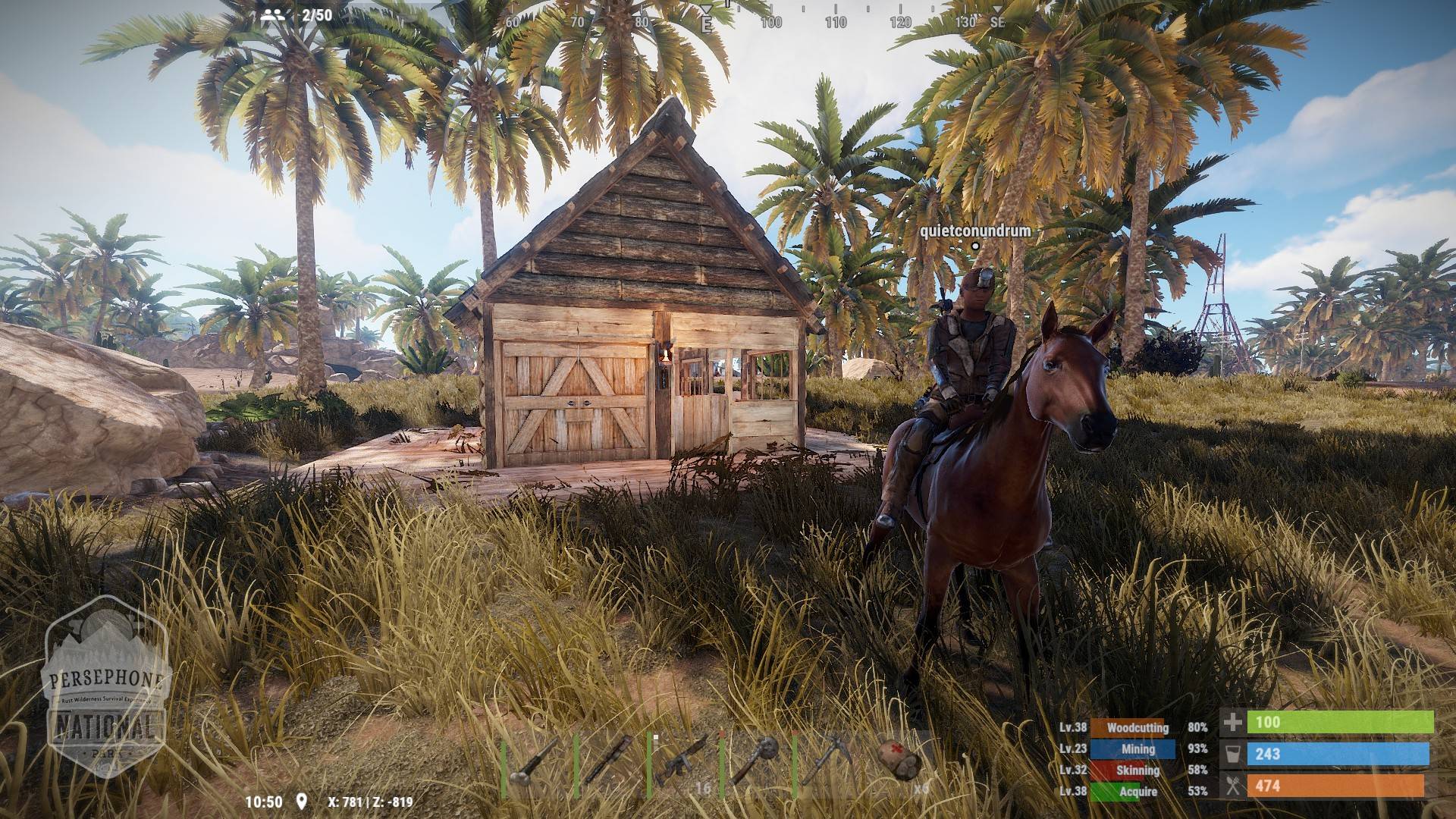
Task: Equip the dark weapon right of the hammer
Action: (607, 764)
